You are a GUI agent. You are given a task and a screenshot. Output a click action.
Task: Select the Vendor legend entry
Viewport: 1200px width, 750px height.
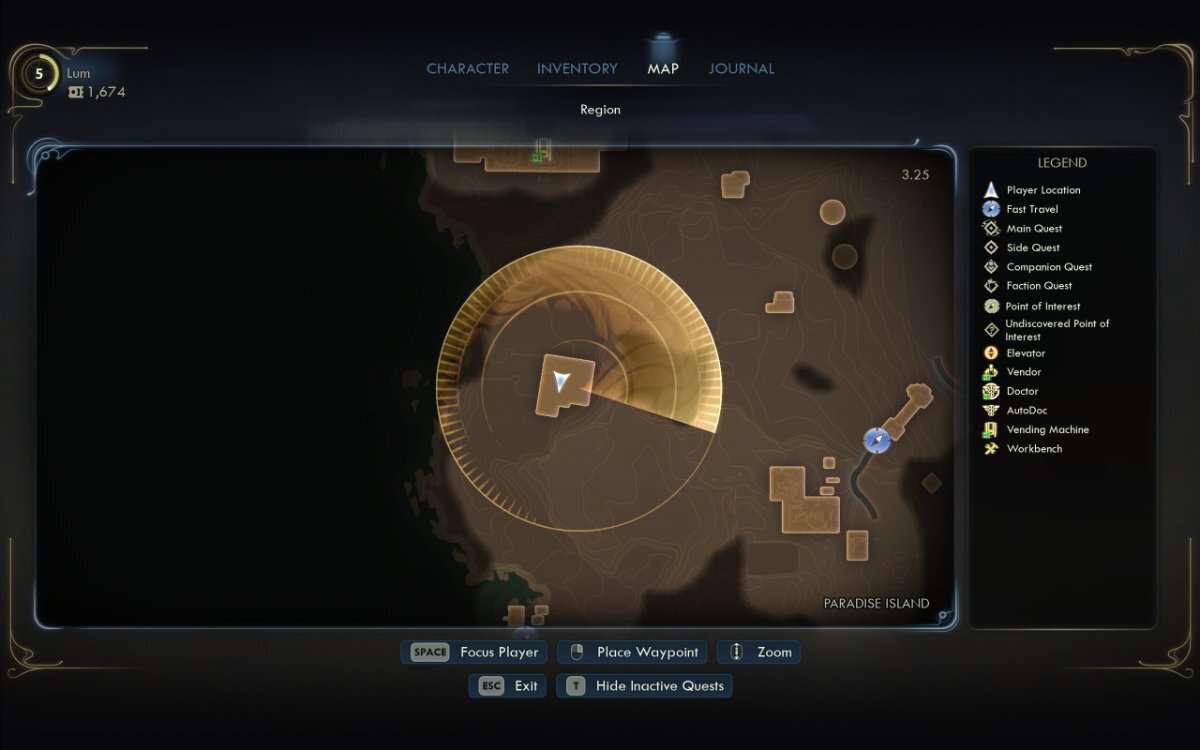tap(1023, 372)
